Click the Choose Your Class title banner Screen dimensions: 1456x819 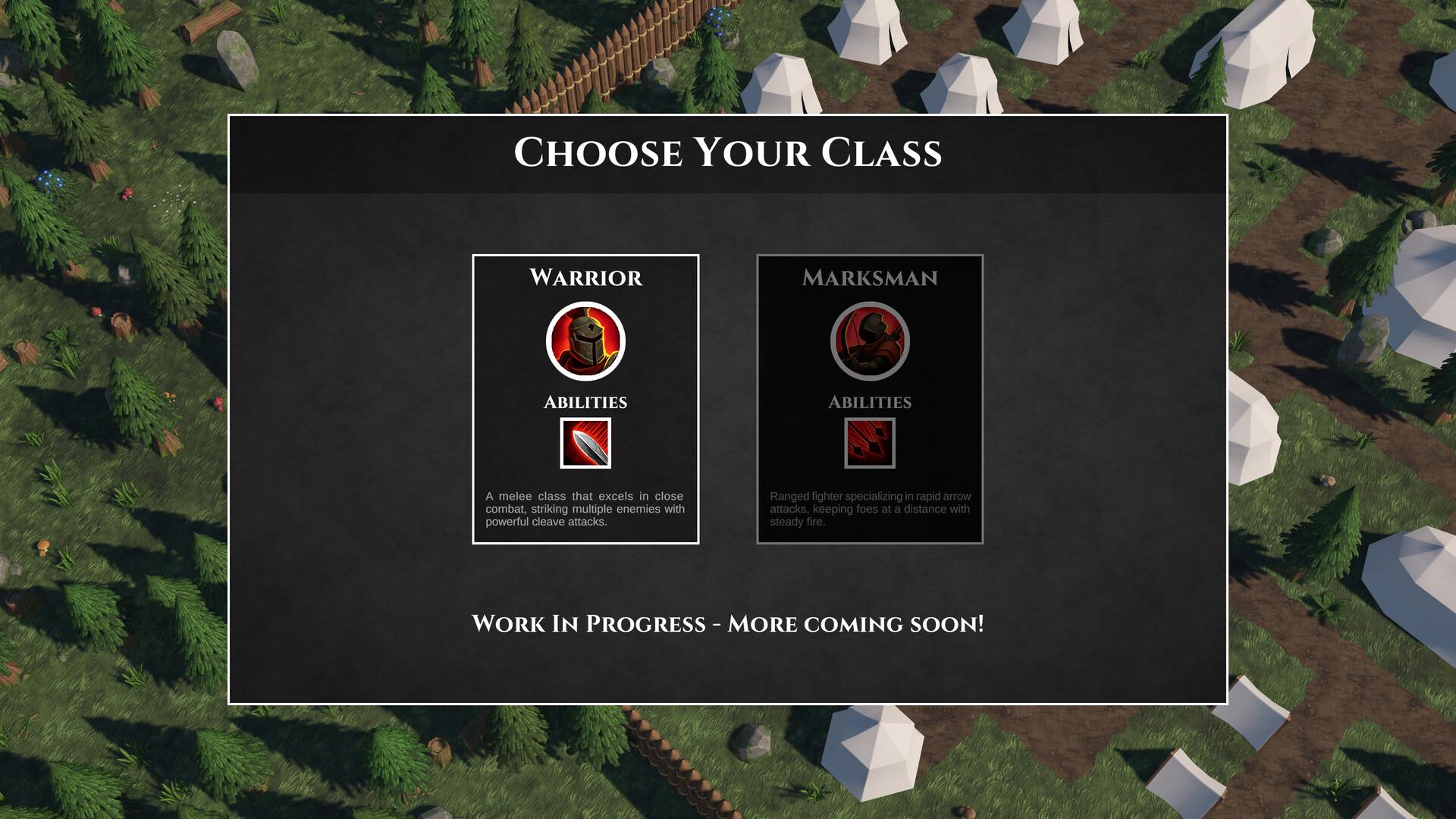point(727,153)
